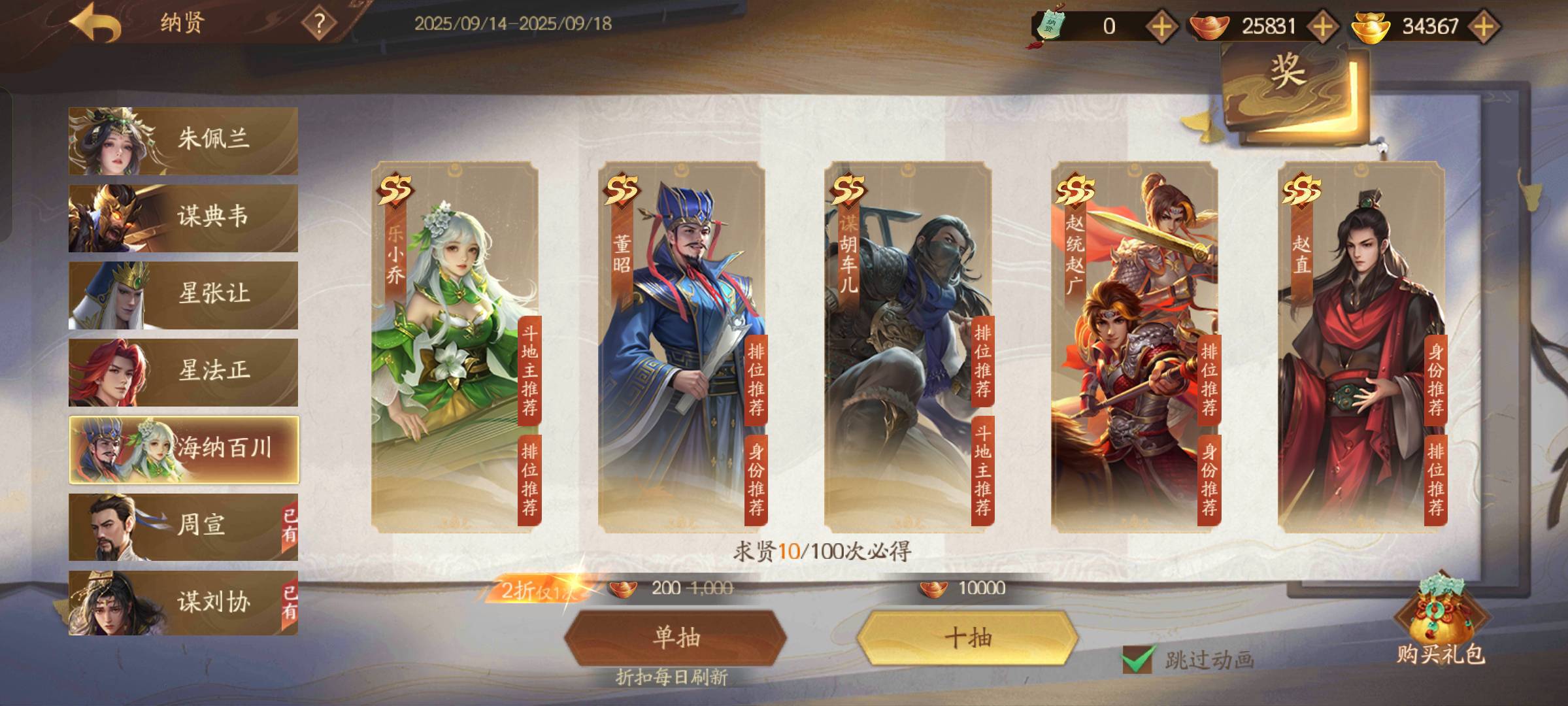Open the question mark help info
Viewport: 1568px width, 706px height.
(x=319, y=24)
